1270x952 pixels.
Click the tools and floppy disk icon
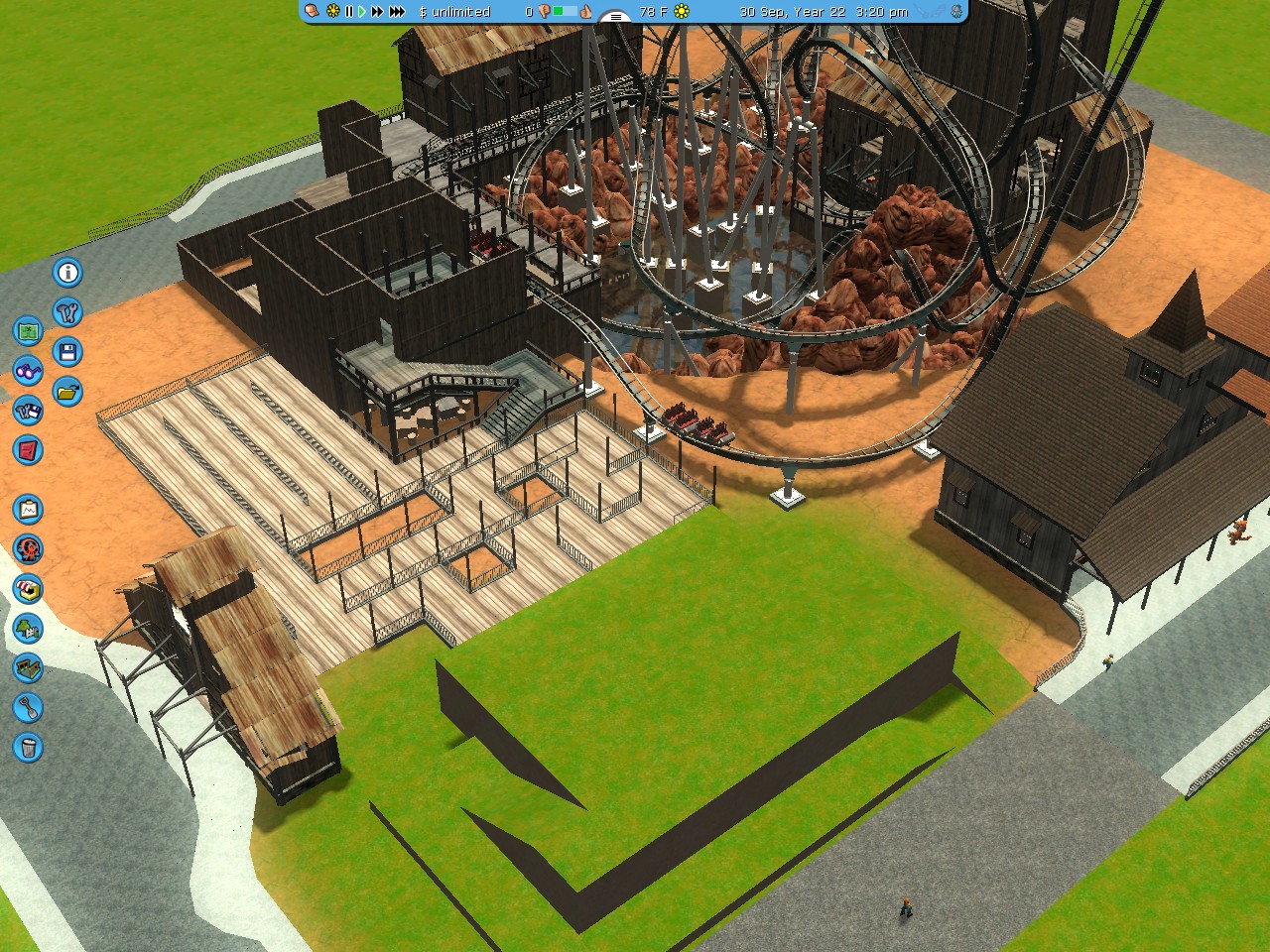tap(28, 411)
